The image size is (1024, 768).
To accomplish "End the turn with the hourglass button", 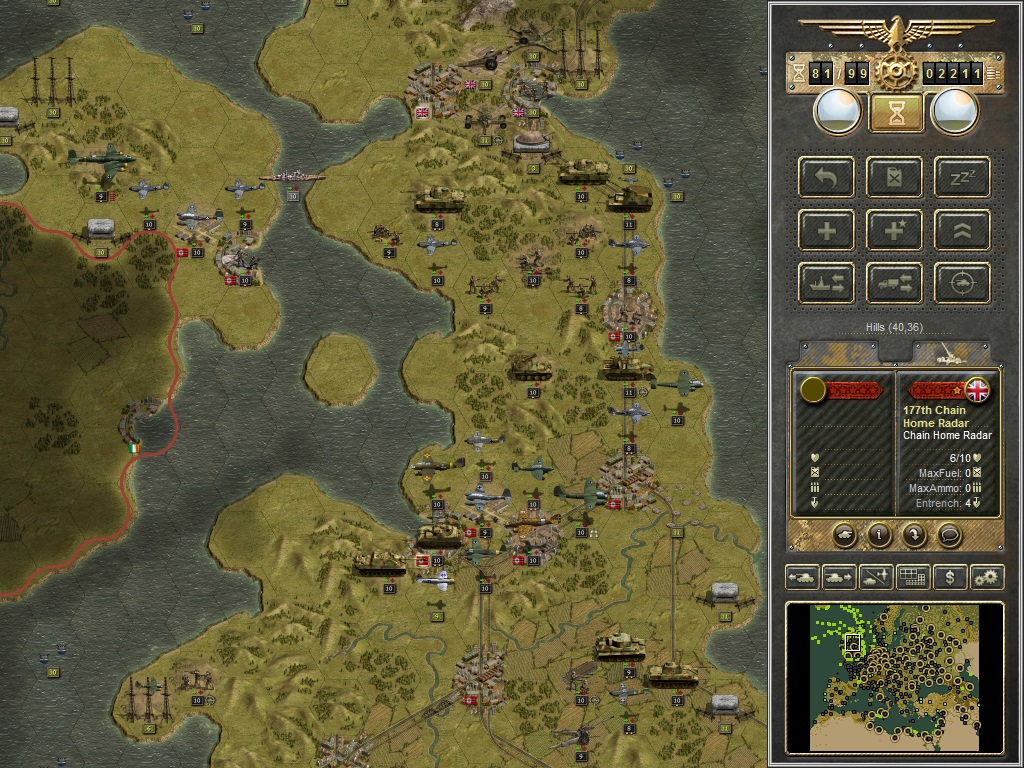I will [896, 112].
